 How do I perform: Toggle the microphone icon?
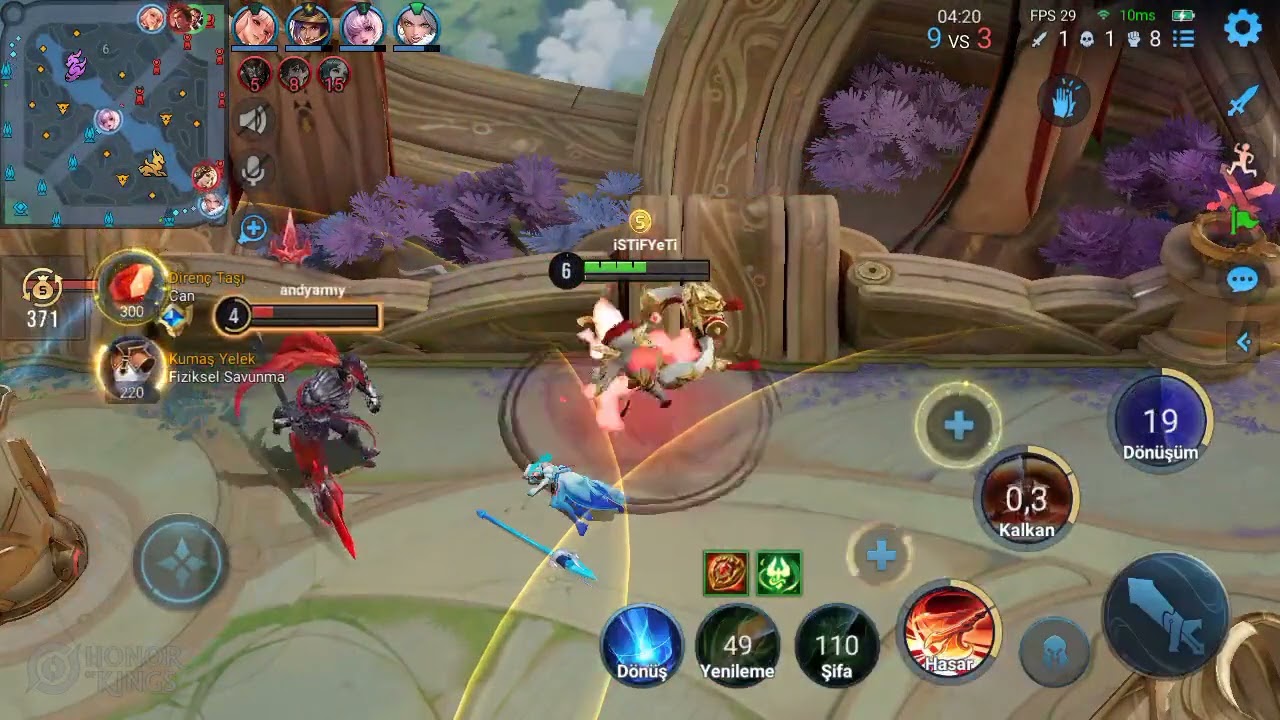pos(254,171)
